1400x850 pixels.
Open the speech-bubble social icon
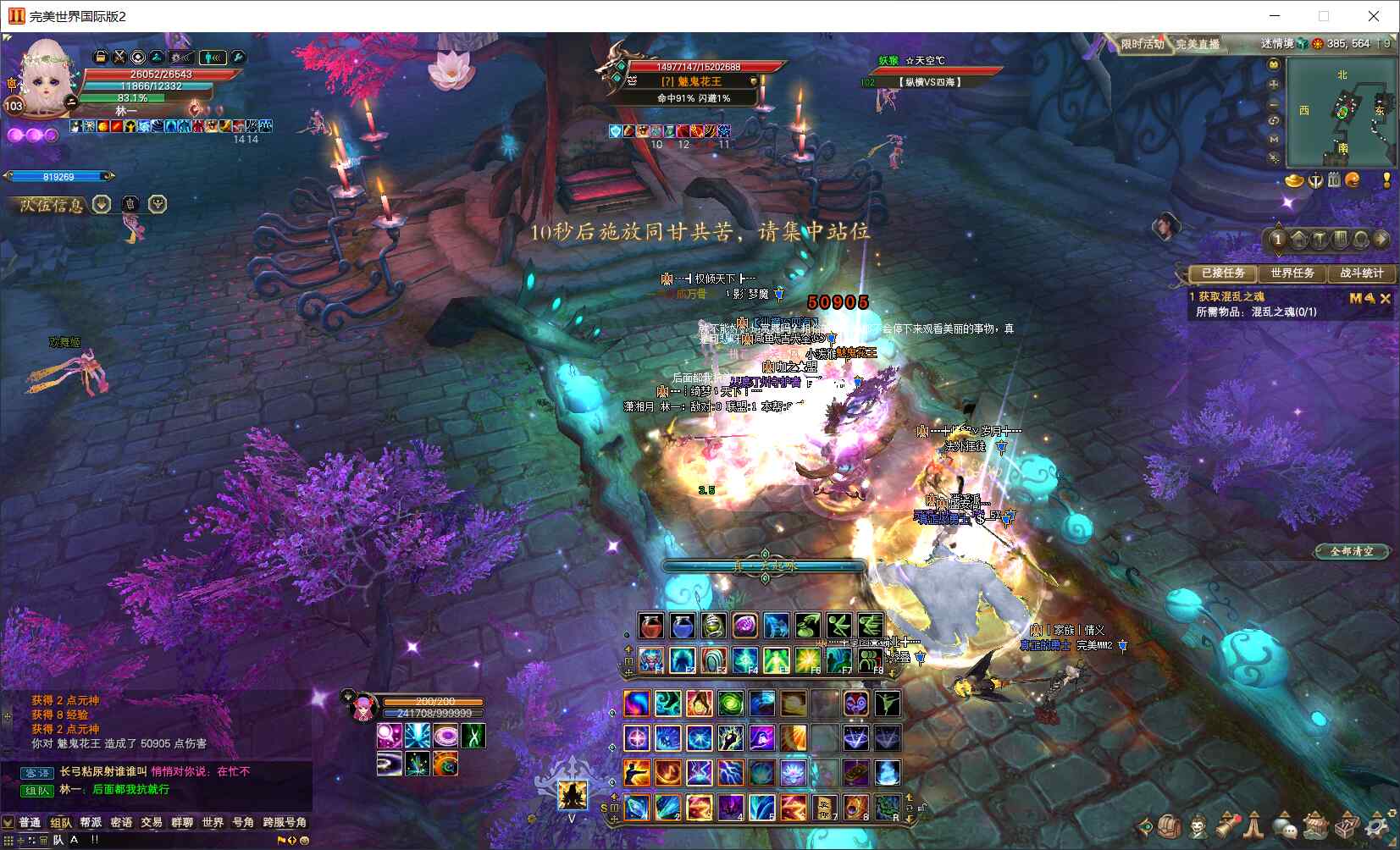click(1285, 827)
